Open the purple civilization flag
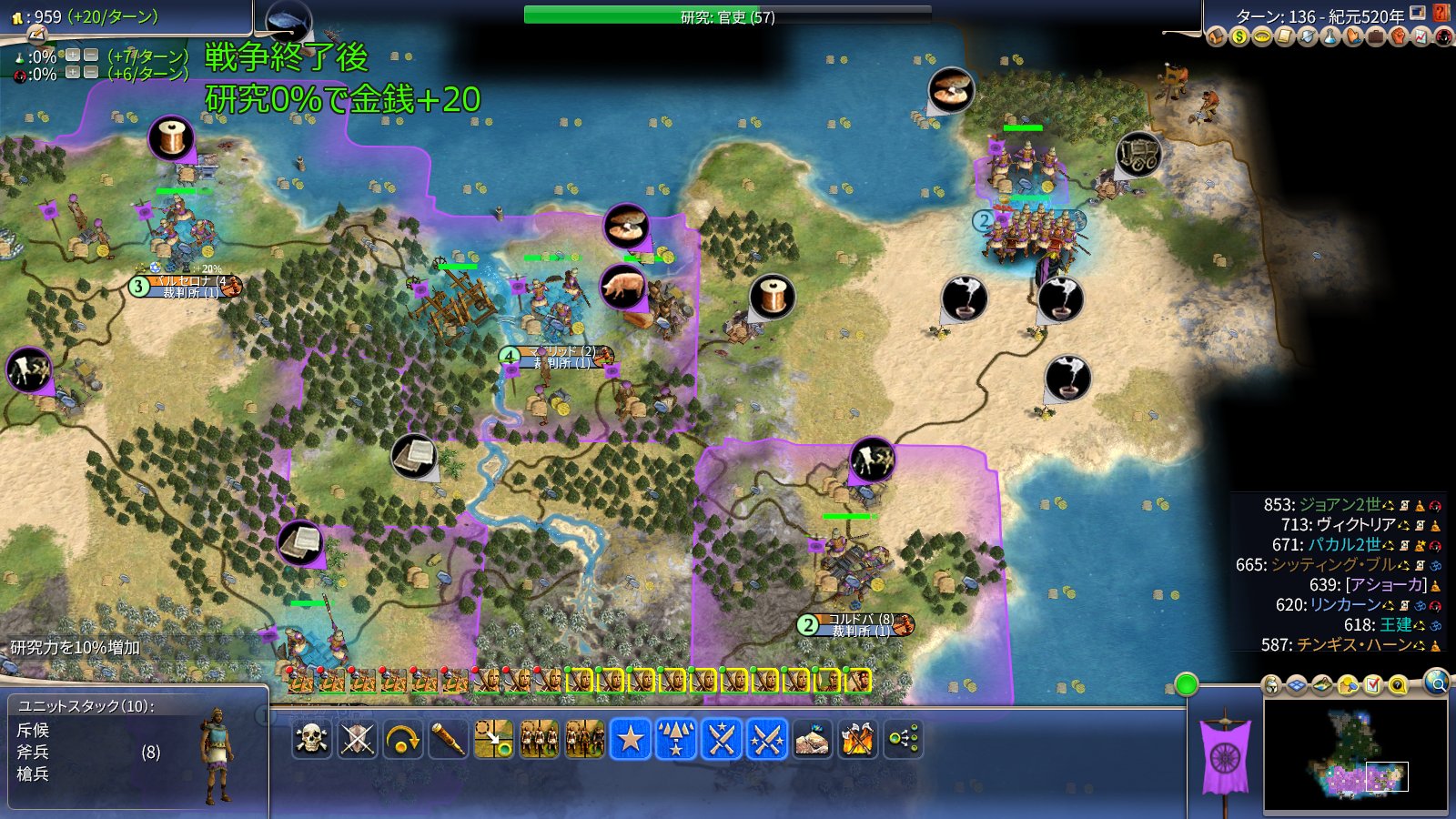The height and width of the screenshot is (819, 1456). [1225, 755]
